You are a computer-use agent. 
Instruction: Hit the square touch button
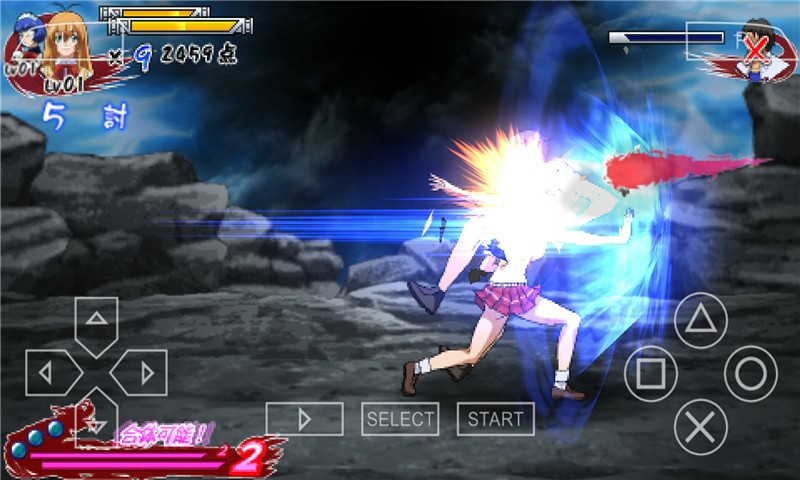coord(650,374)
